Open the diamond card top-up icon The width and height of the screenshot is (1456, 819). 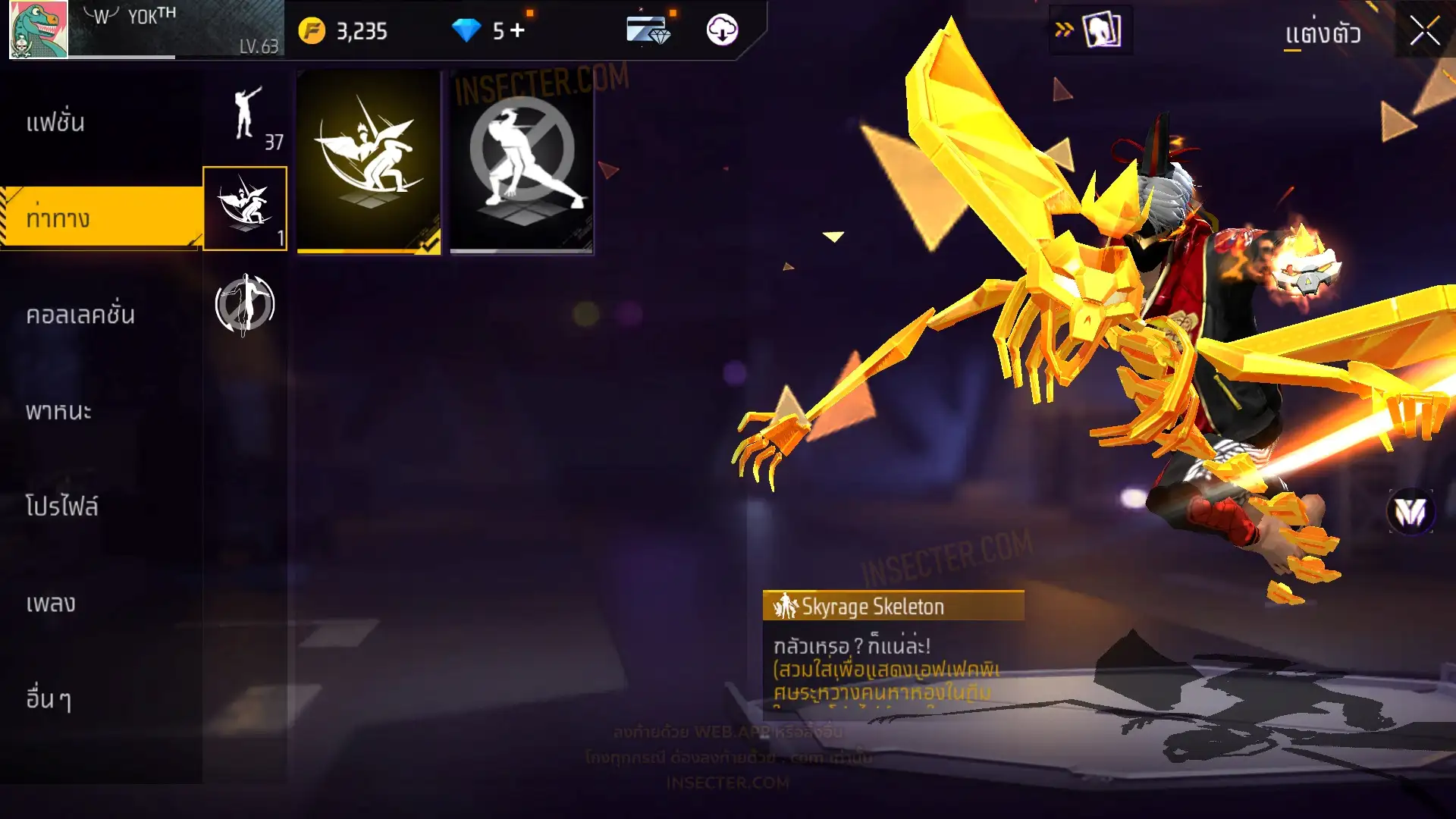[648, 30]
